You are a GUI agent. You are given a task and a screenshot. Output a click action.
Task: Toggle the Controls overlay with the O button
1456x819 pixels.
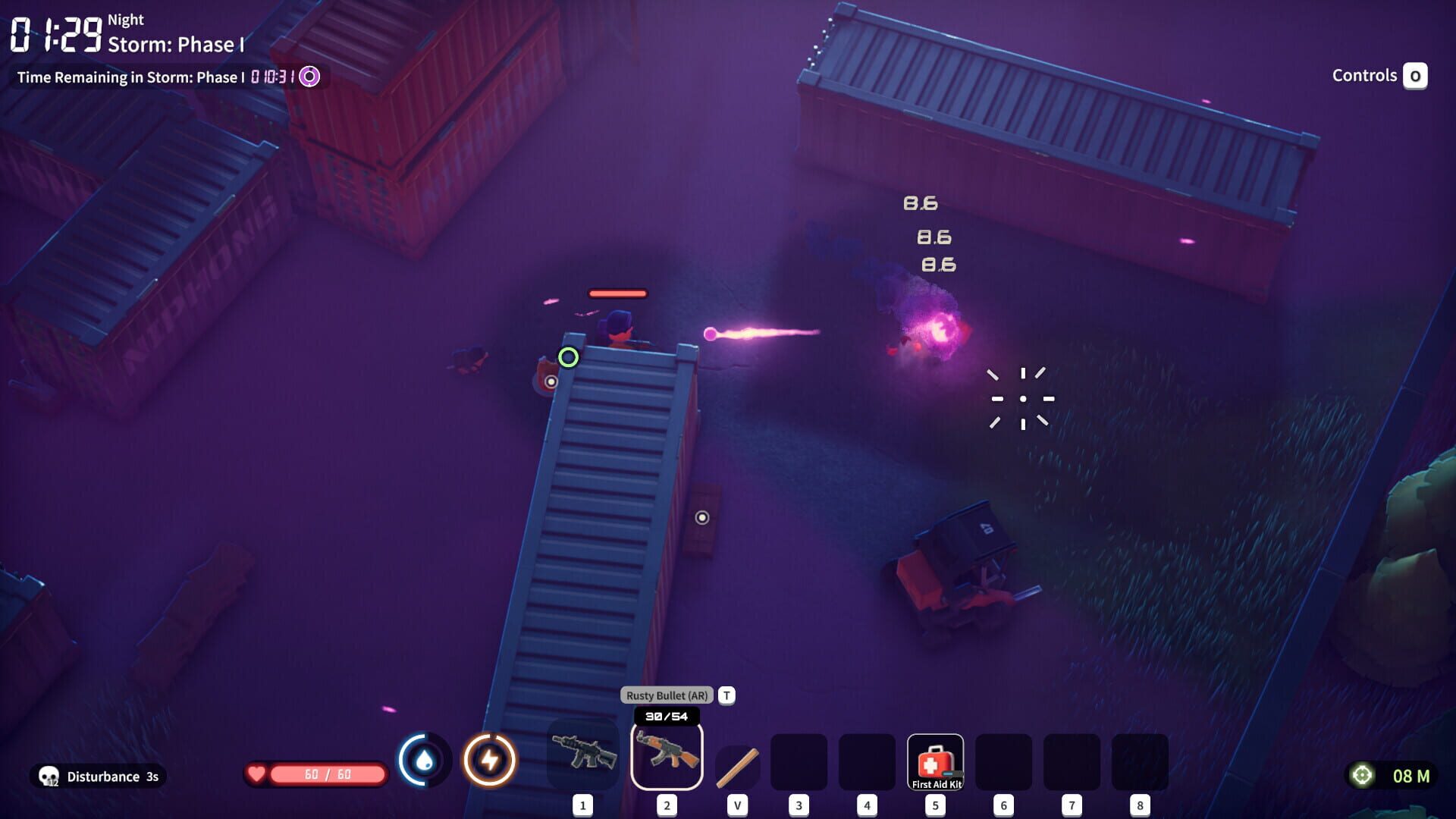click(1417, 76)
